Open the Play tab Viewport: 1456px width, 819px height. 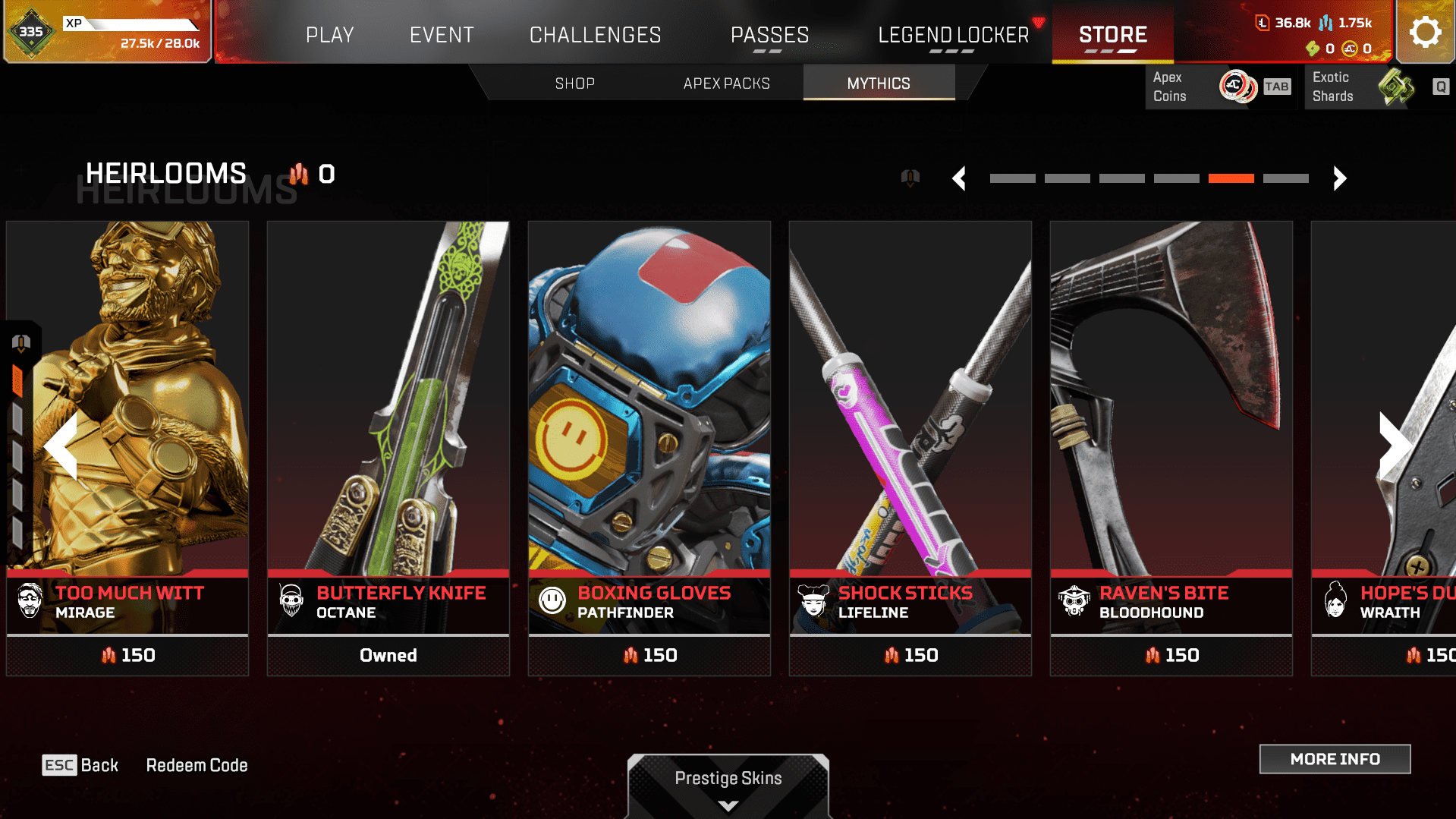[x=329, y=35]
